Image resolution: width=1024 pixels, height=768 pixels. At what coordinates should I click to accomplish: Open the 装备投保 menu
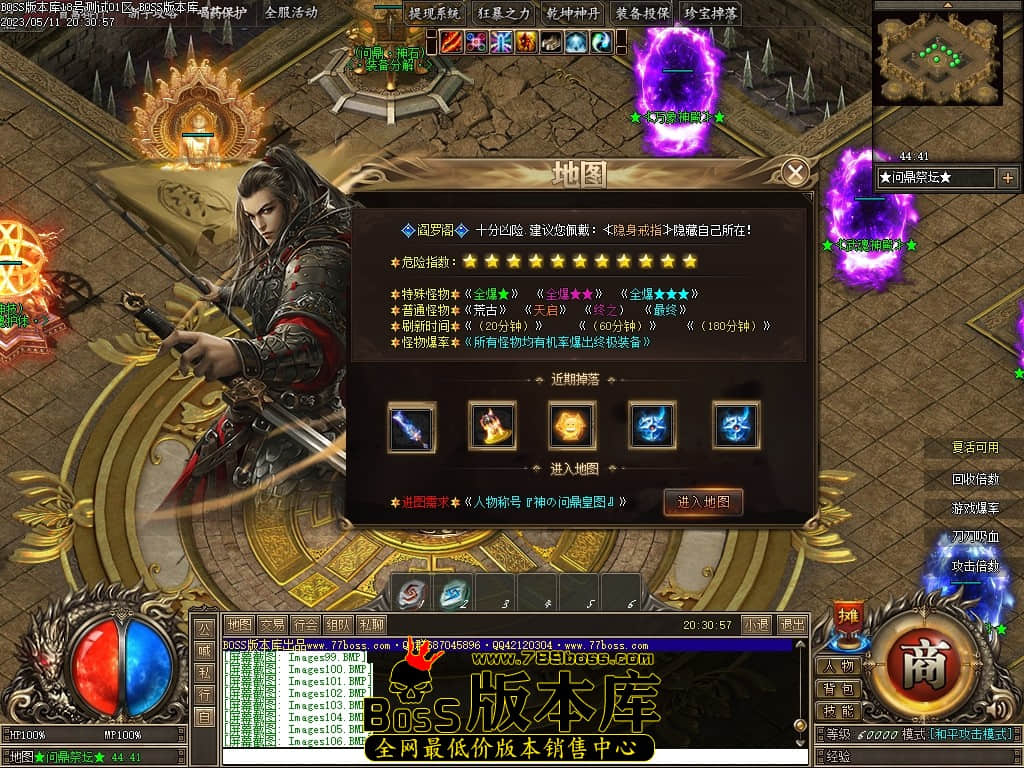[642, 14]
